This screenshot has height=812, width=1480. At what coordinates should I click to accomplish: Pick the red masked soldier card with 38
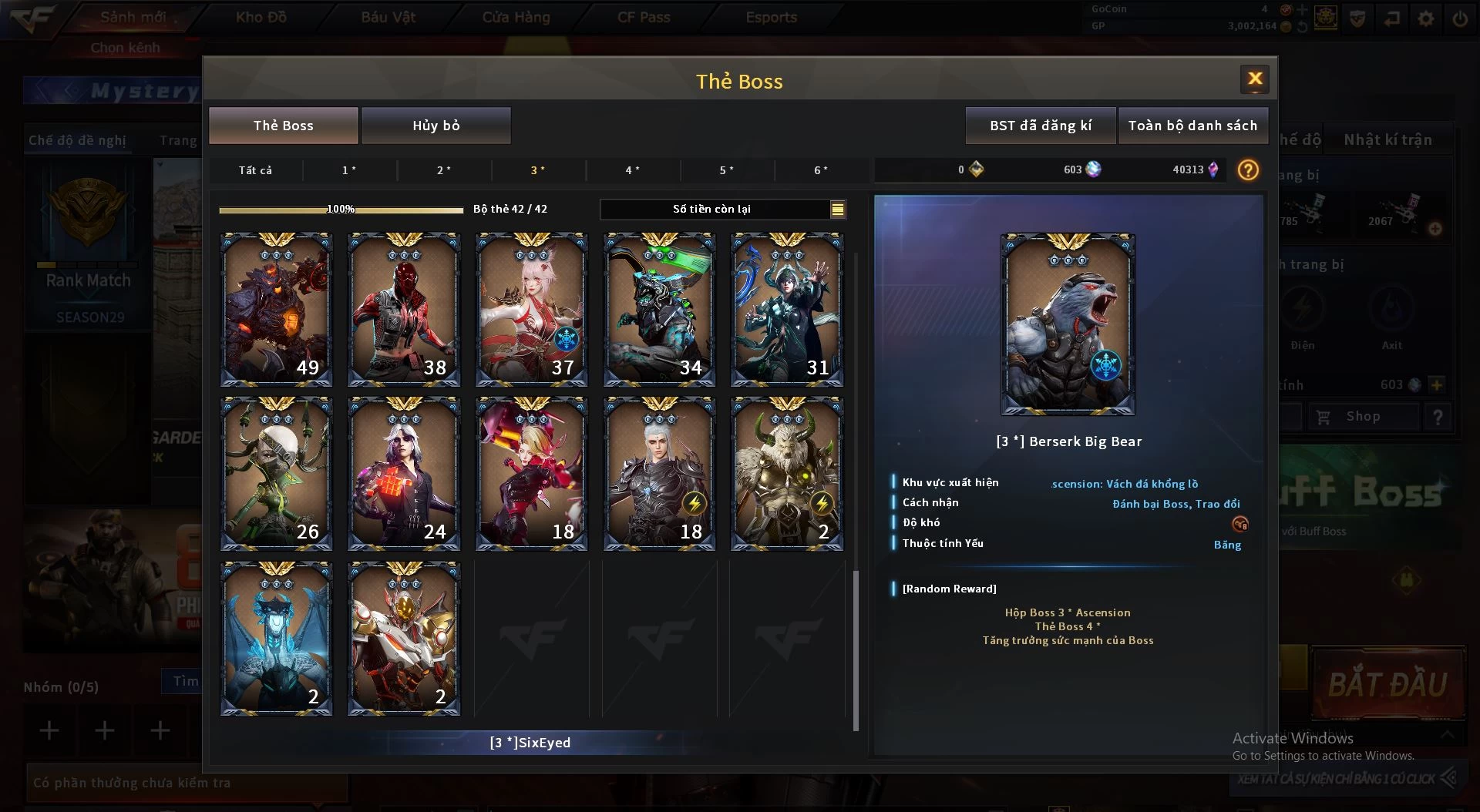[404, 310]
